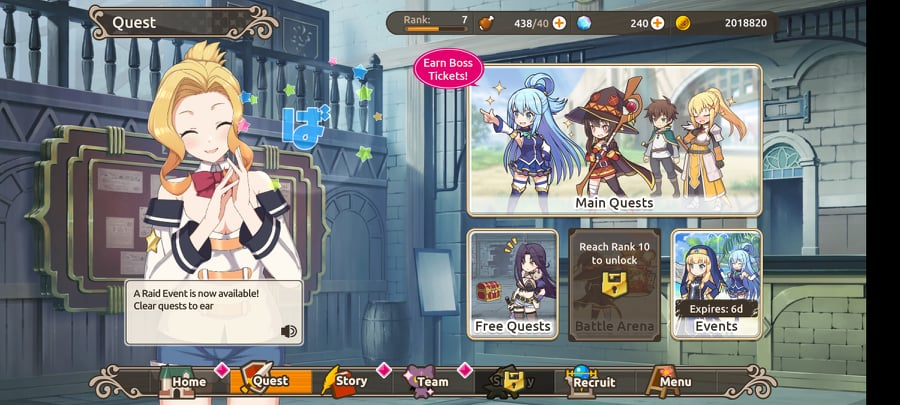Open the Main Quests panel
The image size is (900, 405).
(614, 140)
